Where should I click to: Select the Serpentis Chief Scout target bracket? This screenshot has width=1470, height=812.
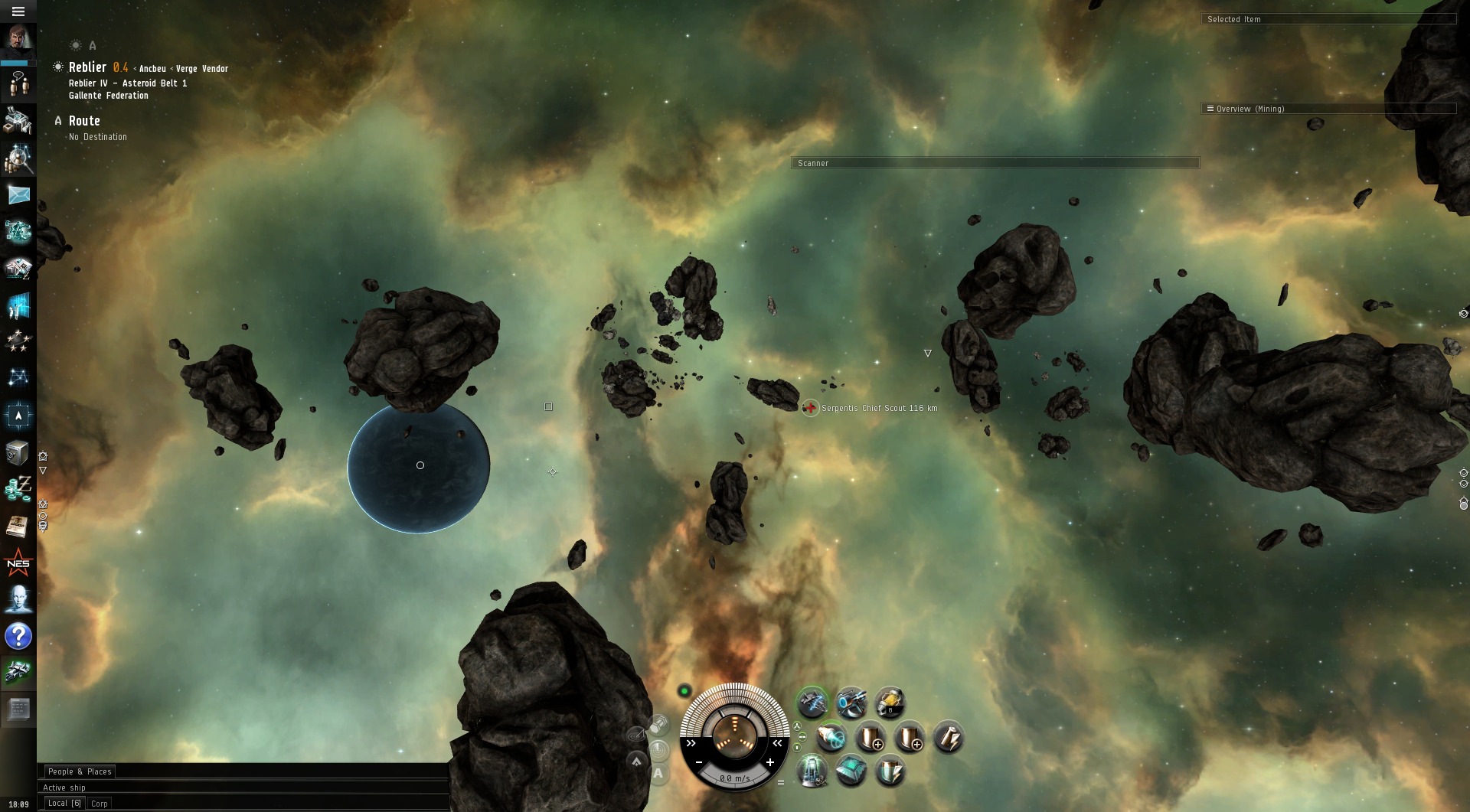point(811,408)
